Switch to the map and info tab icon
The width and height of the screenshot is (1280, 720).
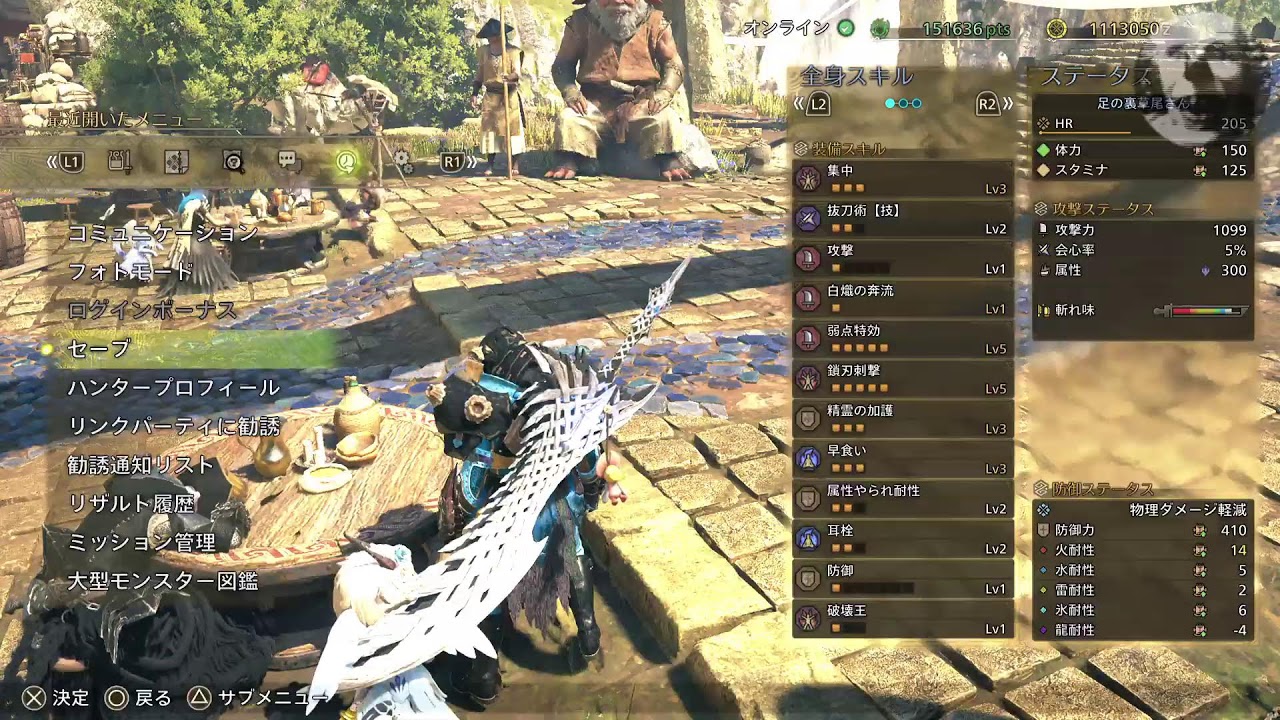176,161
